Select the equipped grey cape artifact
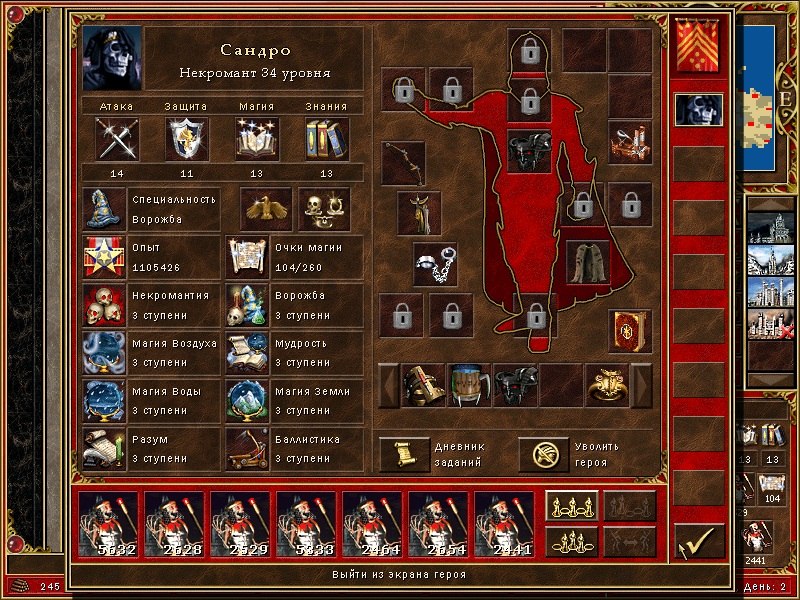 pos(588,261)
